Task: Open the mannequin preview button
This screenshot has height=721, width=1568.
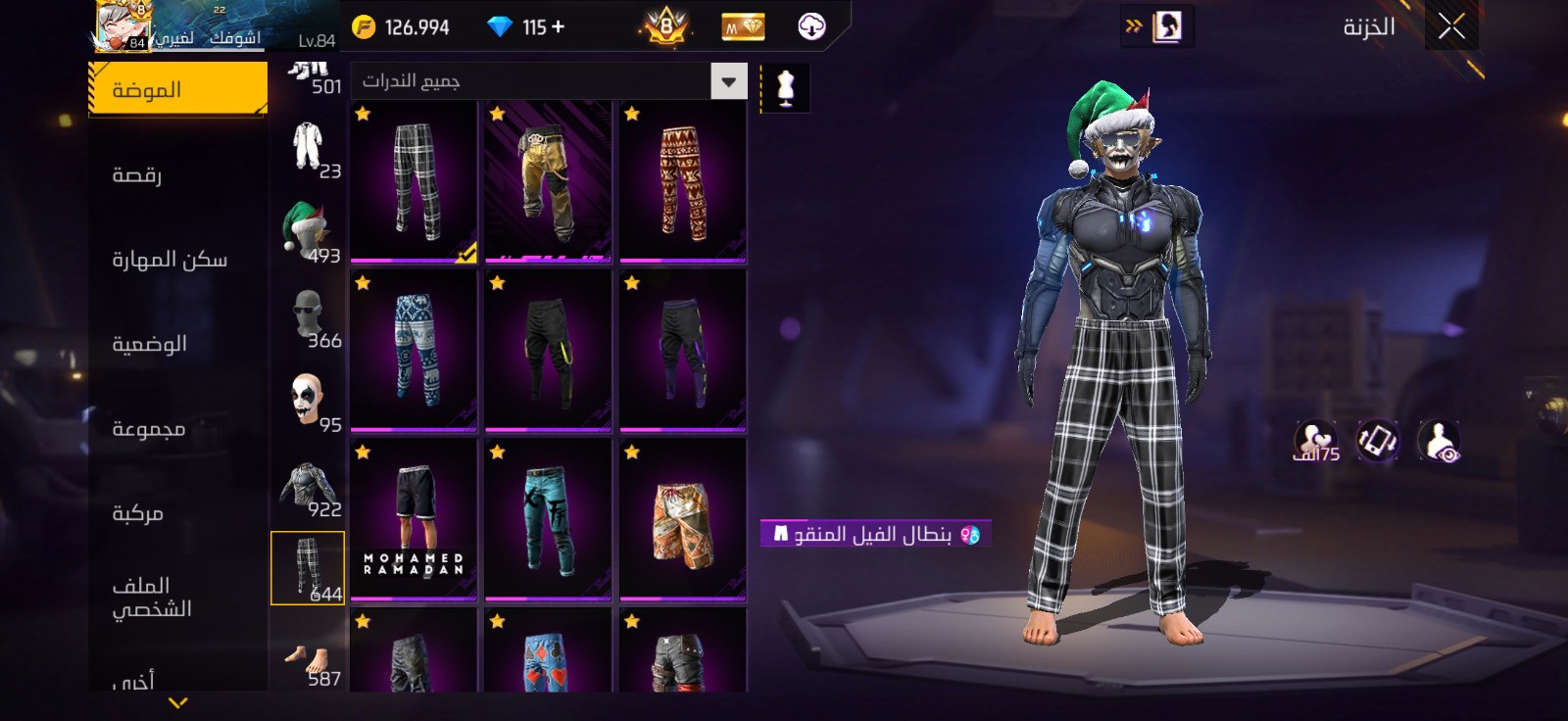Action: 785,88
